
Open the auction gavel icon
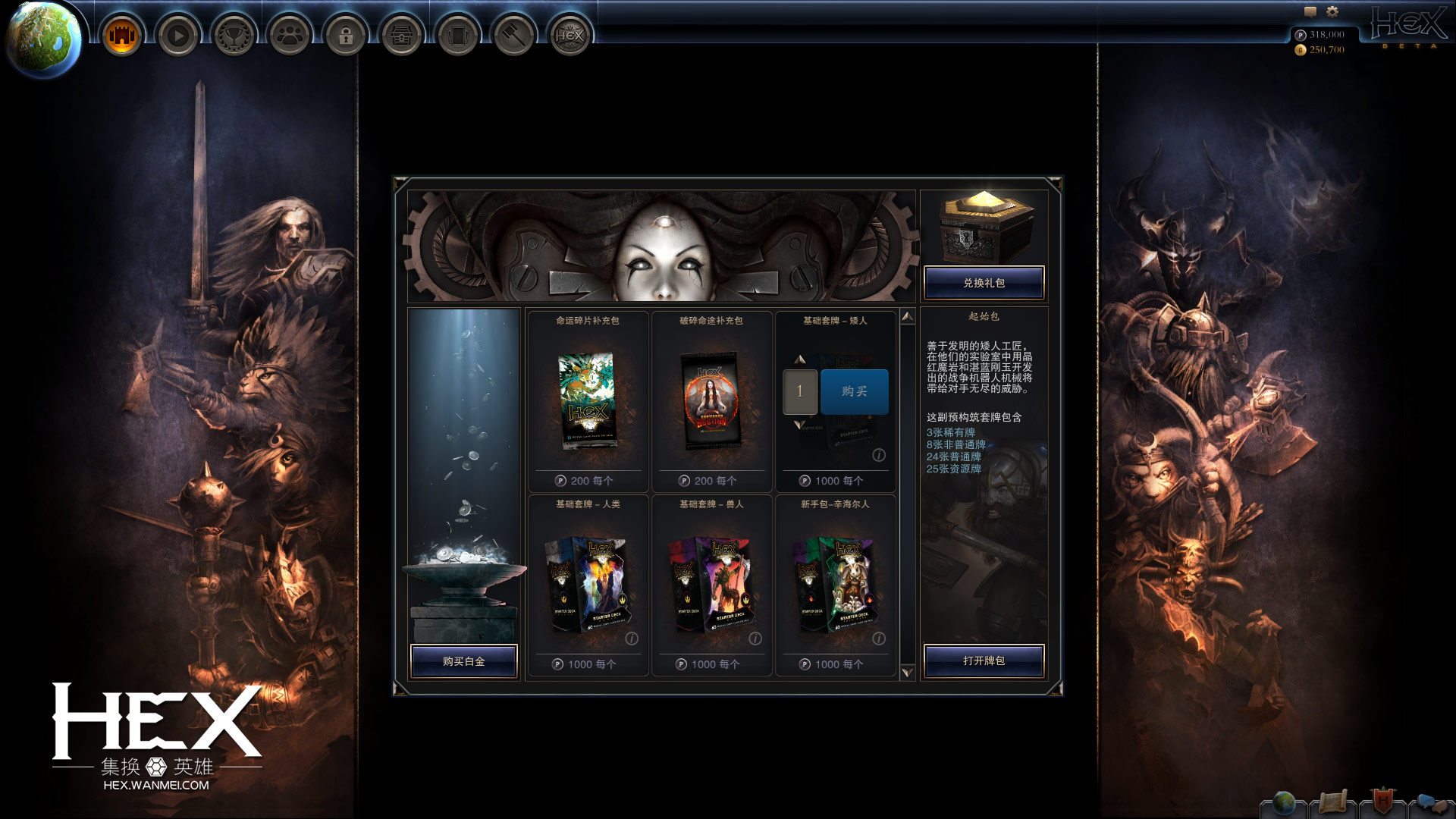coord(514,35)
